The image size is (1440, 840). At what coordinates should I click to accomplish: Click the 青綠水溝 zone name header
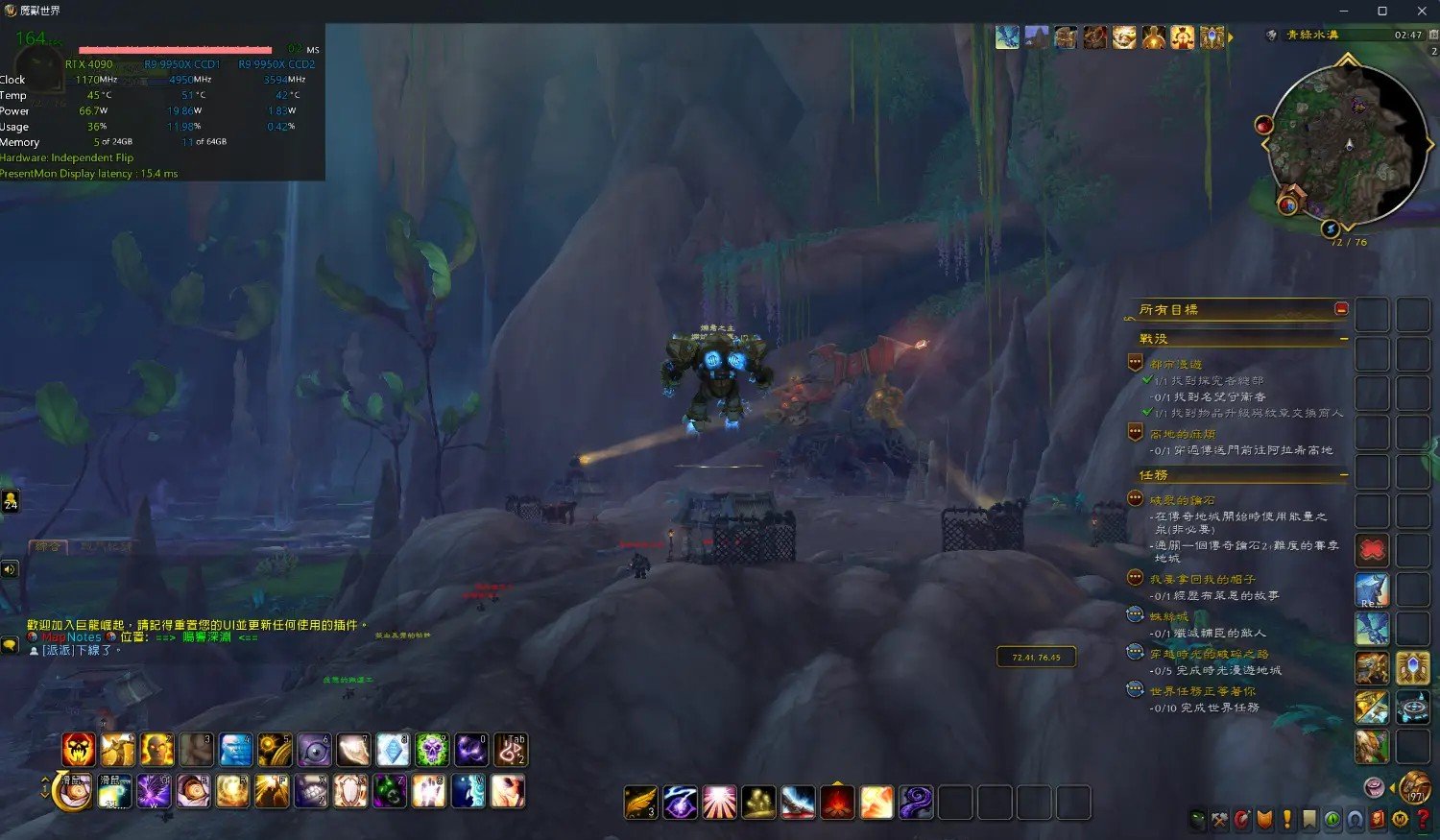coord(1312,35)
